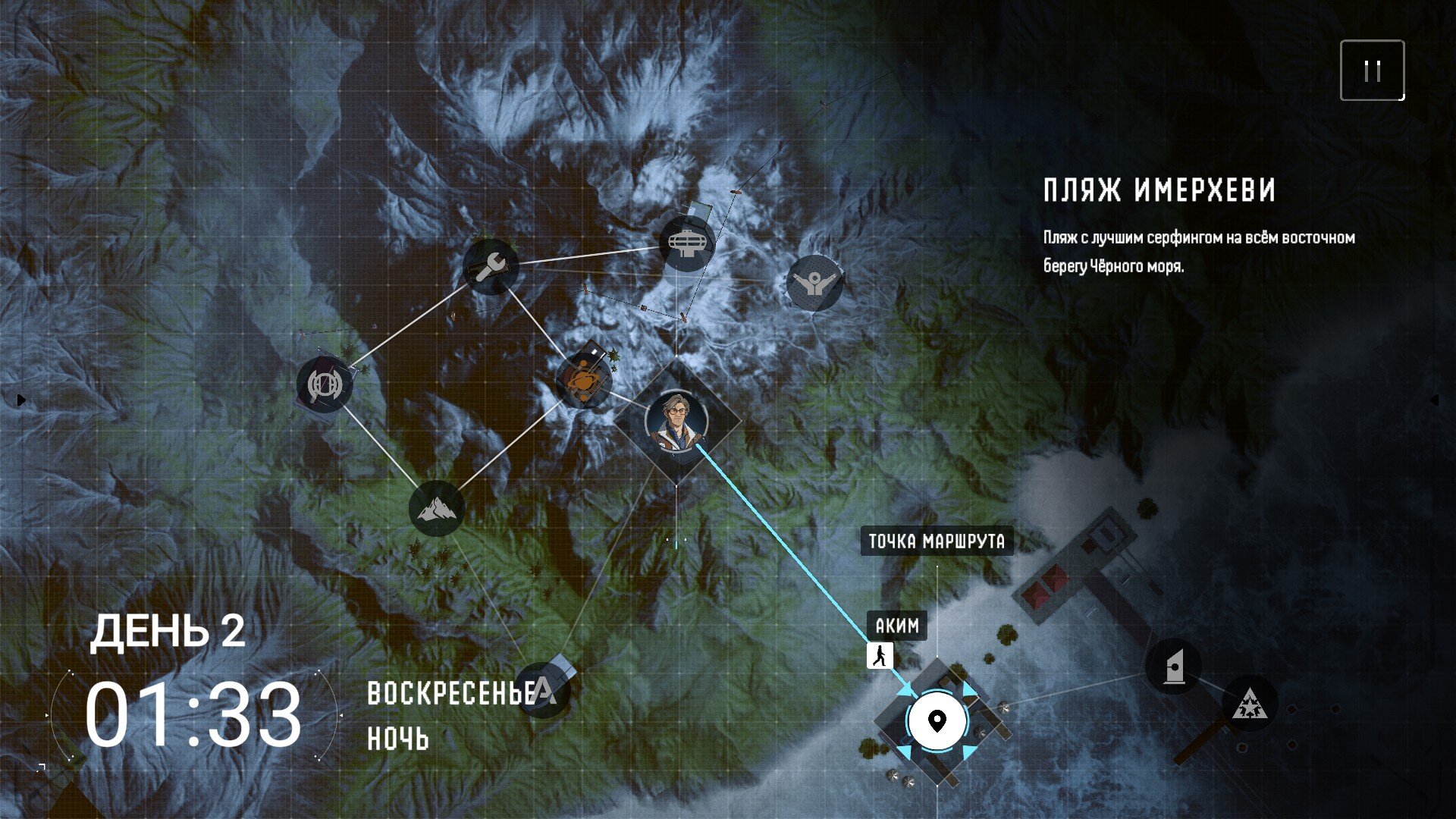This screenshot has width=1456, height=819.
Task: Click the walking figure icon under Аким
Action: coord(880,656)
